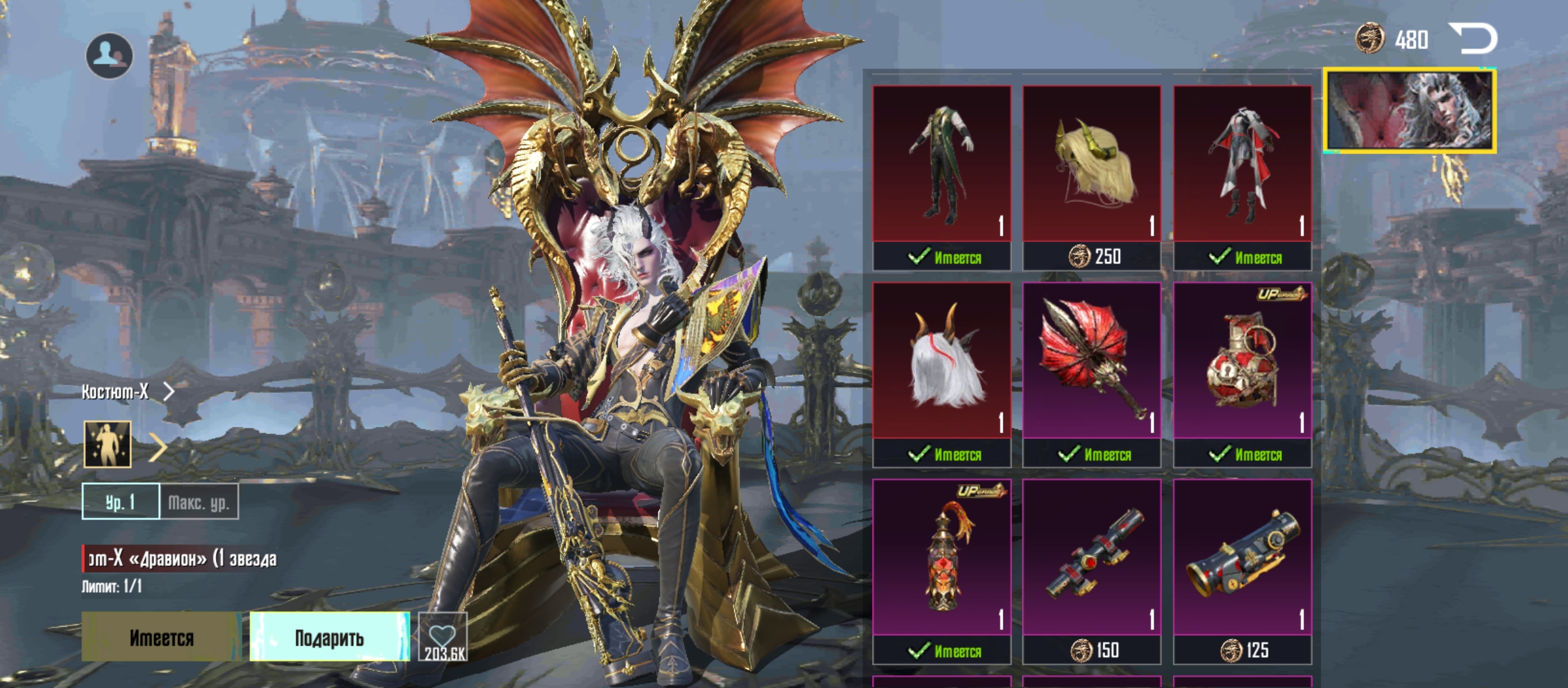Image resolution: width=1568 pixels, height=688 pixels.
Task: Click the Имеется button
Action: point(161,637)
